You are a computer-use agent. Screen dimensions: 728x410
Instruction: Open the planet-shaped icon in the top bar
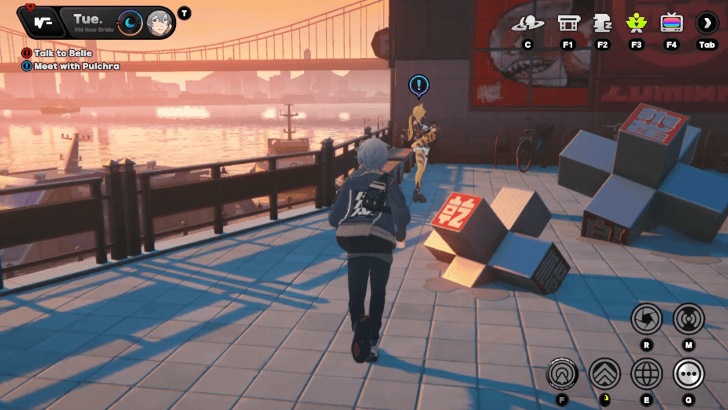527,22
